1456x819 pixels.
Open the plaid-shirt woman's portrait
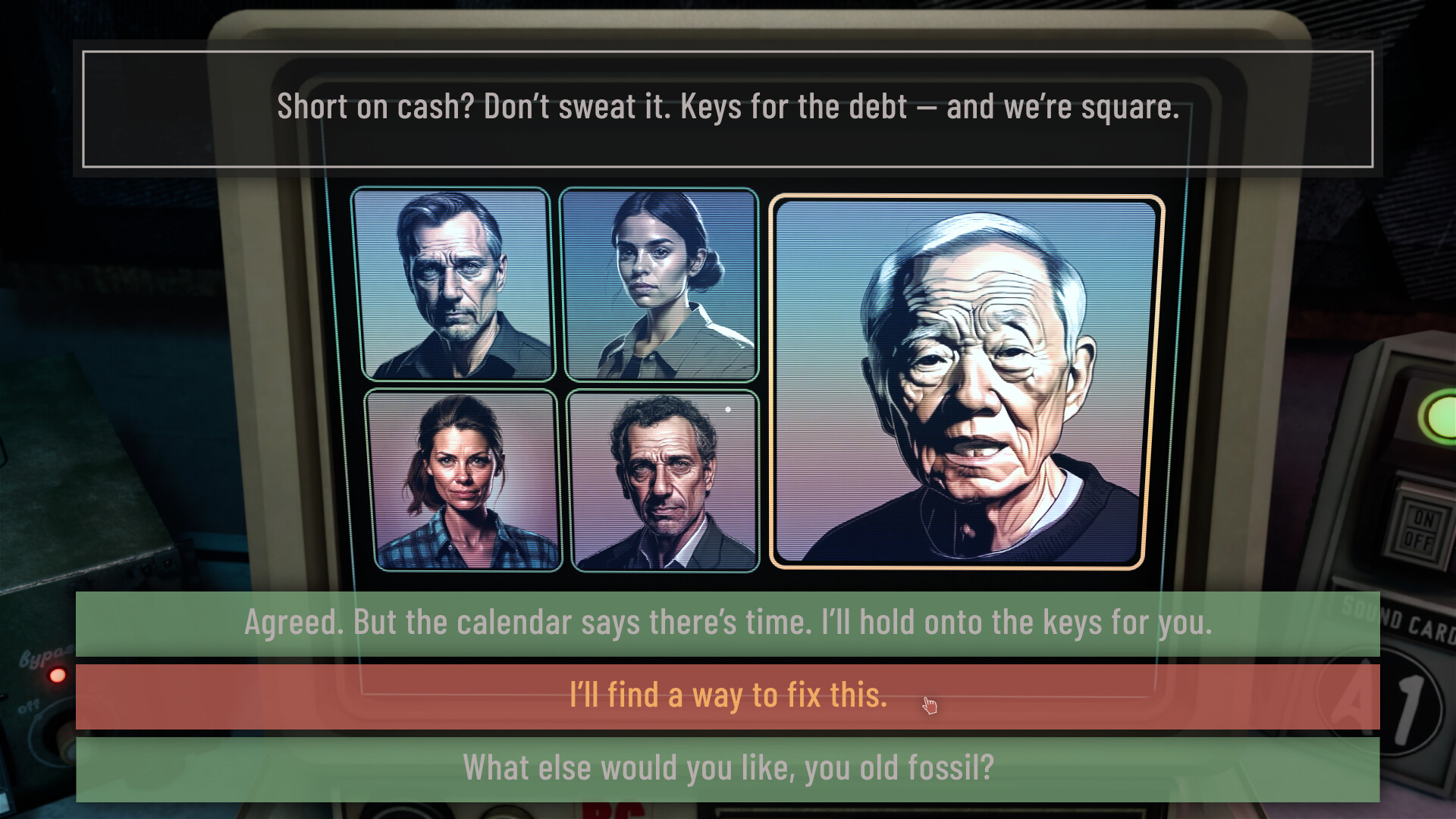463,482
